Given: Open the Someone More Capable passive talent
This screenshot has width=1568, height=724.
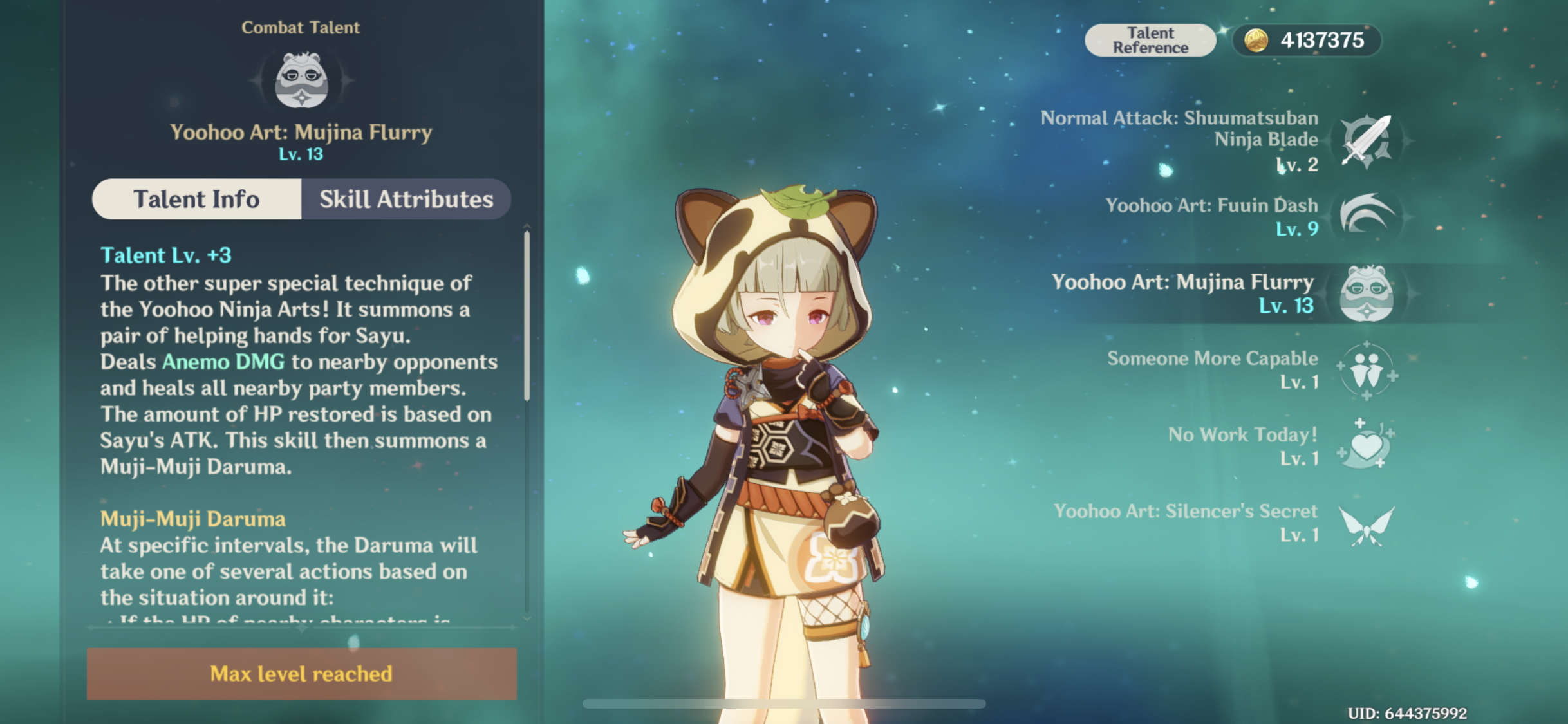Looking at the screenshot, I should point(1366,370).
